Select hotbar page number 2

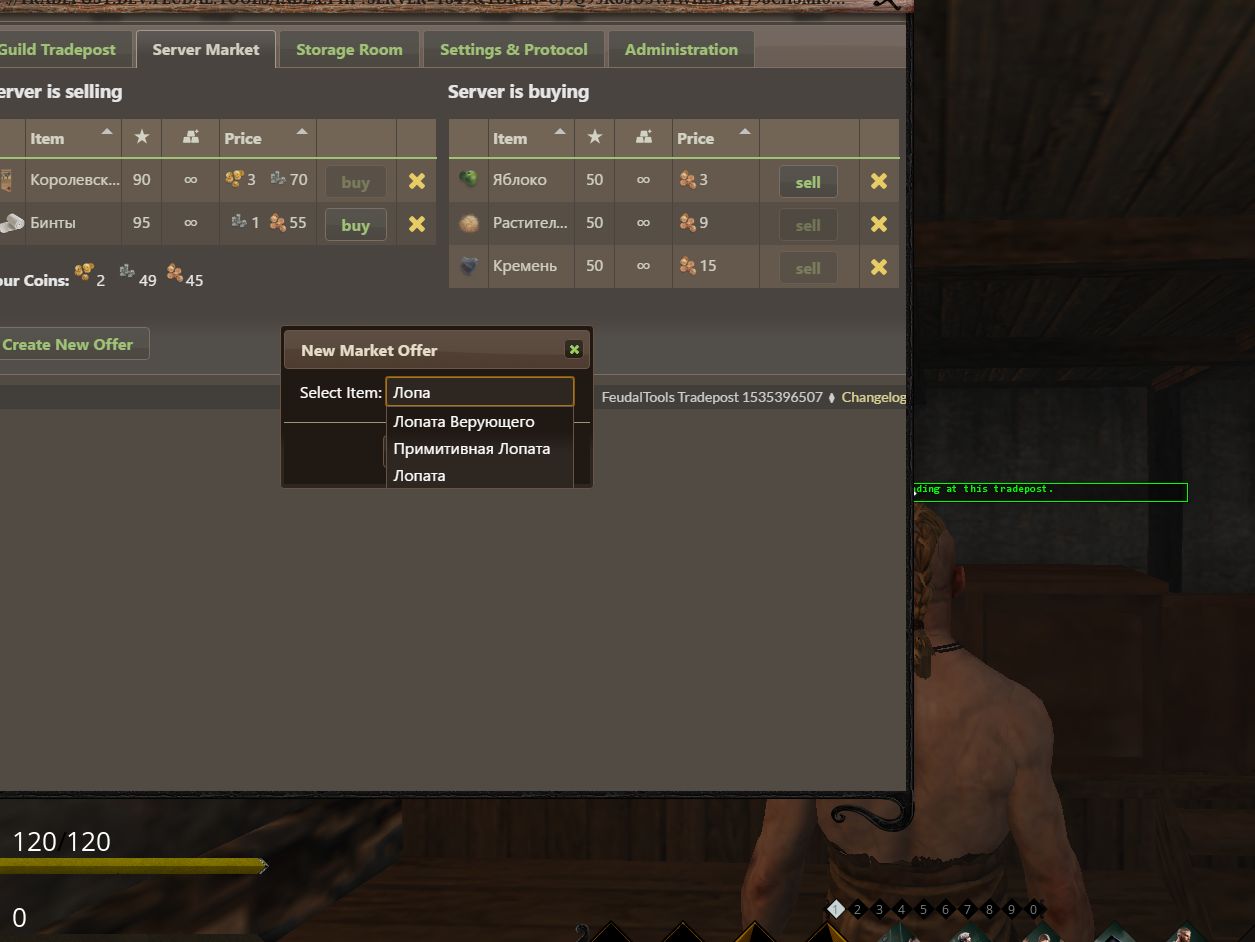pos(857,910)
